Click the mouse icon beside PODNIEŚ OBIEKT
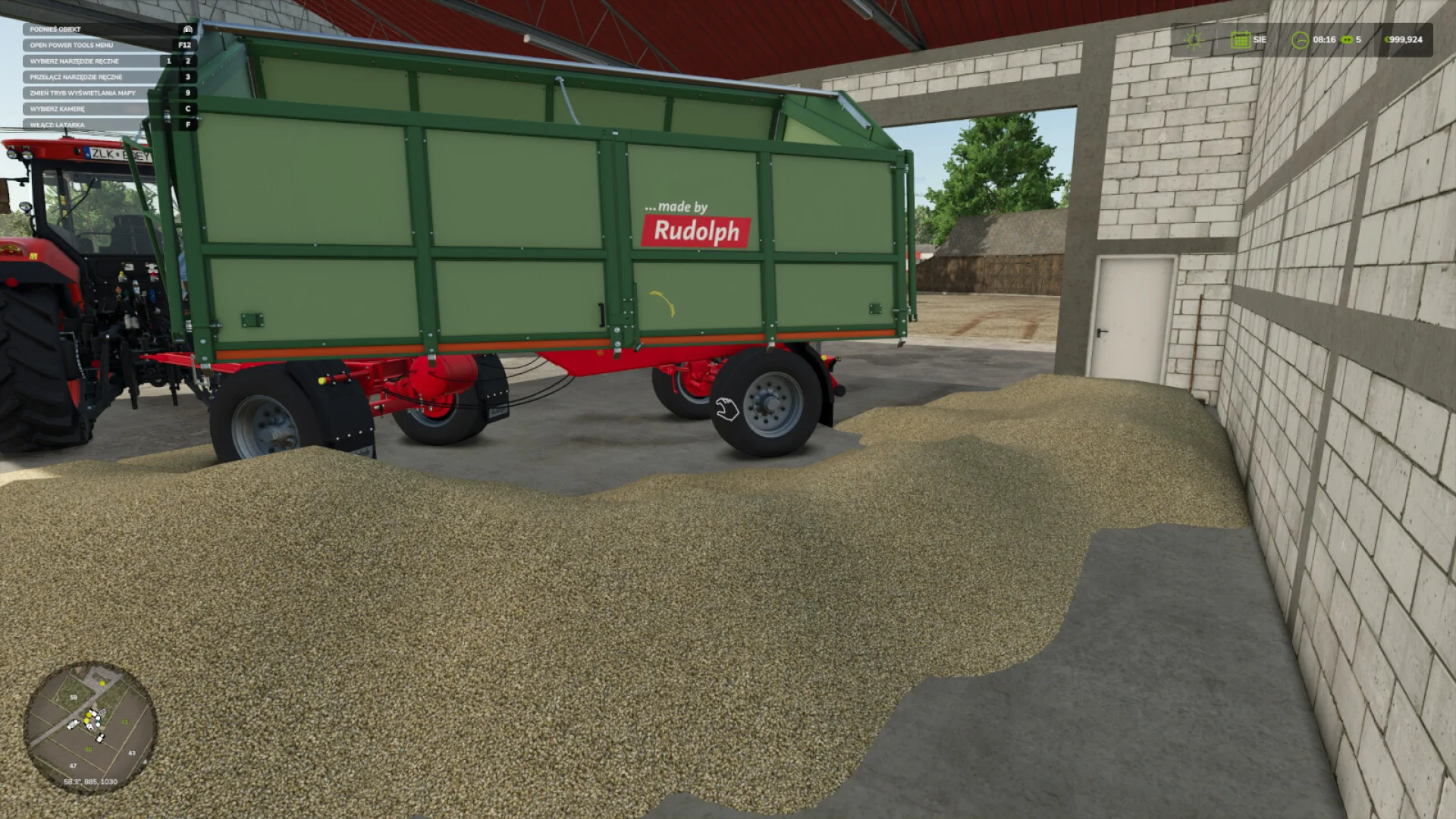 point(187,29)
